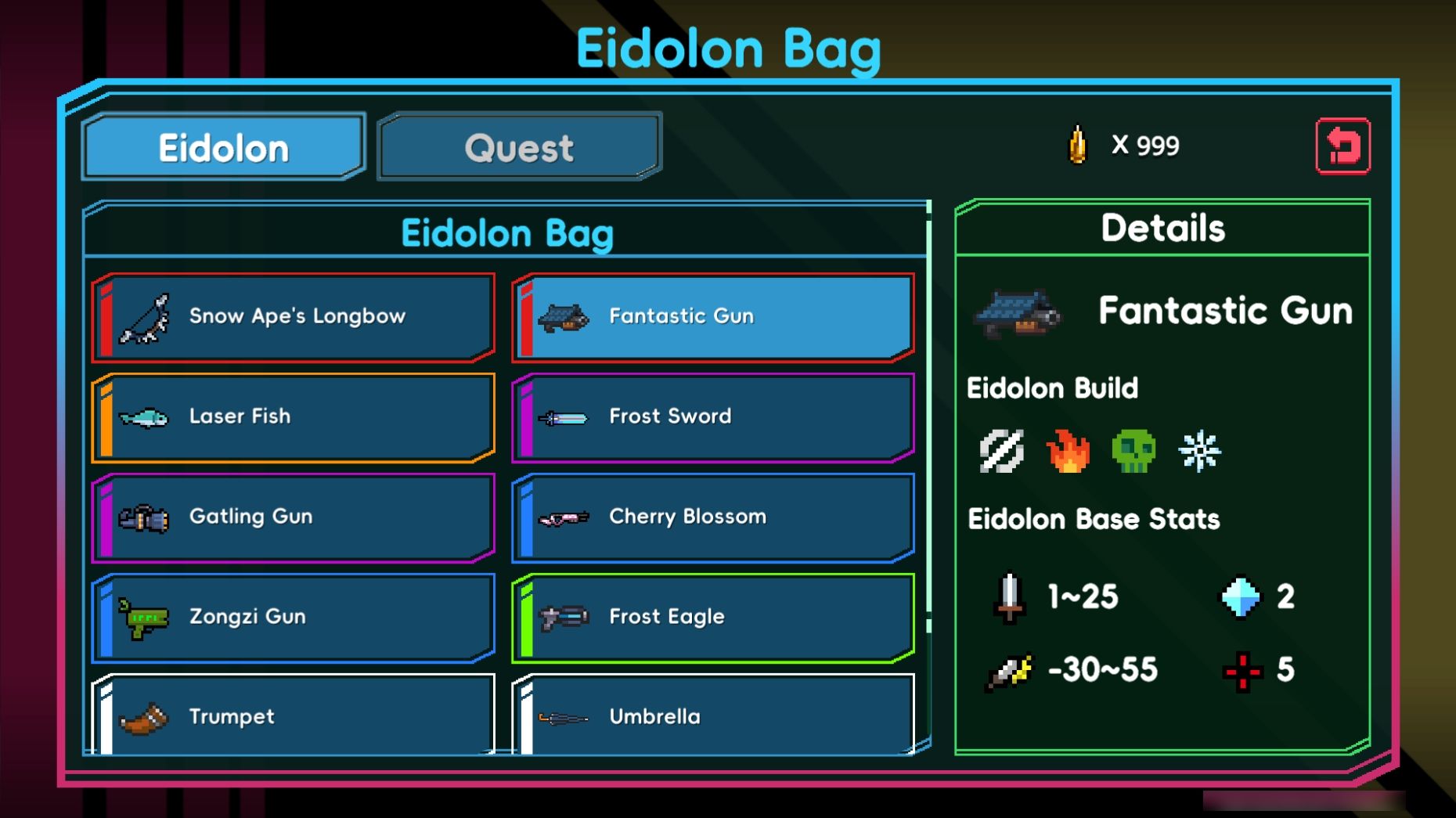Viewport: 1456px width, 818px height.
Task: Select the Gatling Gun row
Action: pos(294,517)
